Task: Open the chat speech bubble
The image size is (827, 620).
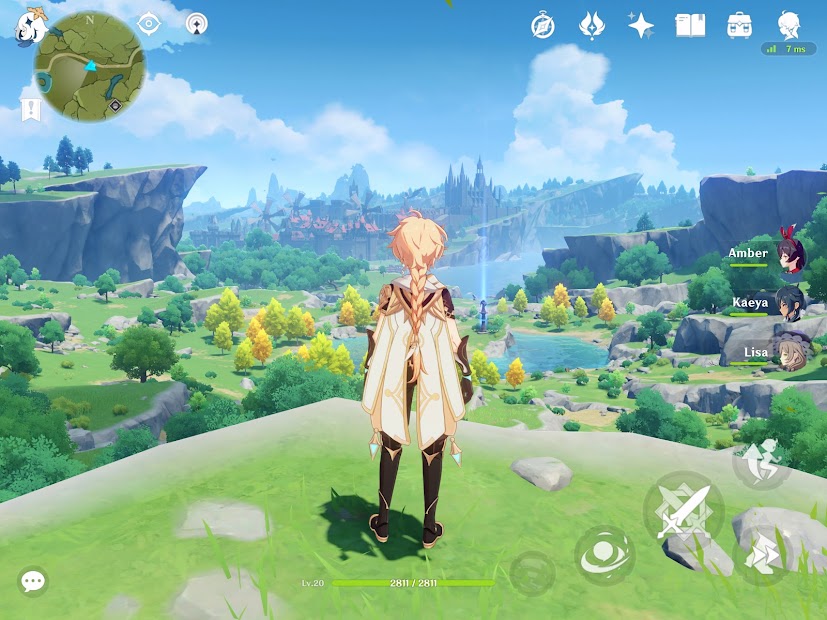Action: tap(33, 580)
